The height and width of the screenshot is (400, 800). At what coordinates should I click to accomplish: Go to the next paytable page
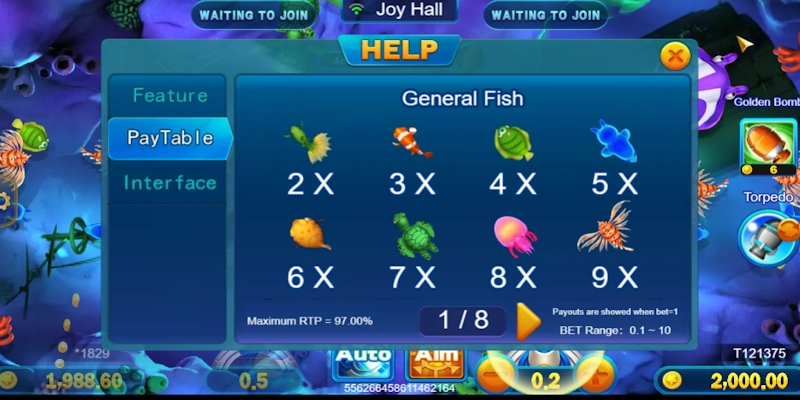tap(528, 321)
